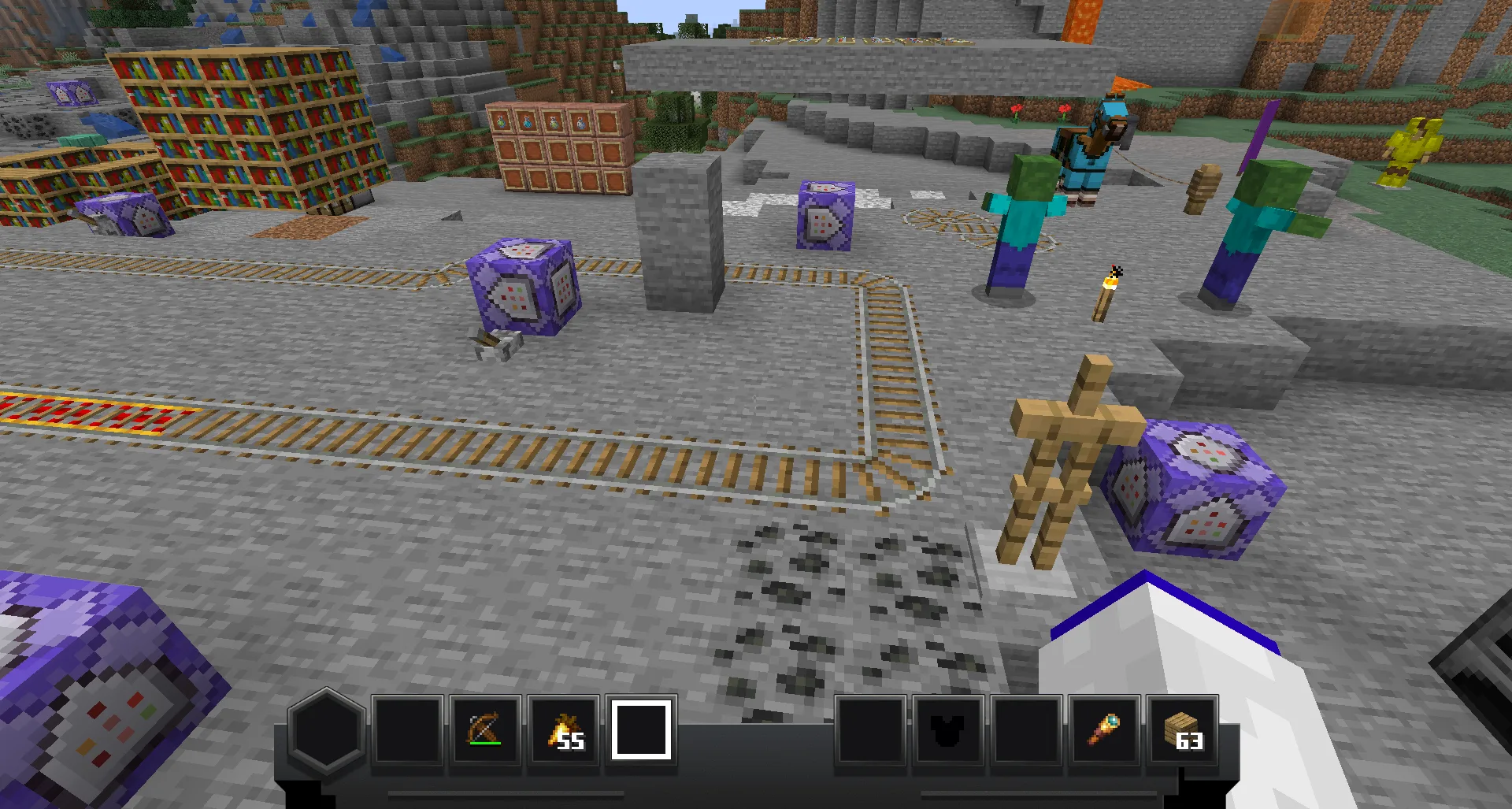Select the oak planks stack of 63
Viewport: 1512px width, 809px height.
1183,730
